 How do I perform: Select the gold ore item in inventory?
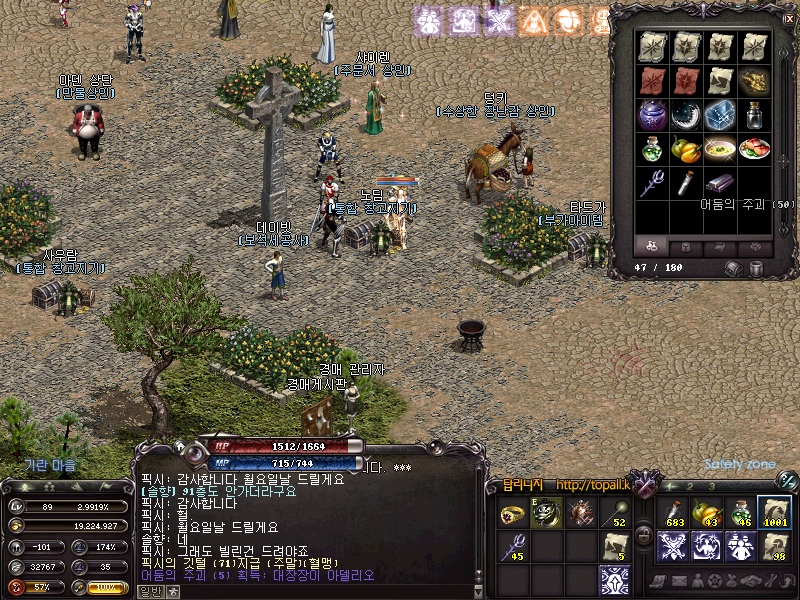click(x=753, y=80)
